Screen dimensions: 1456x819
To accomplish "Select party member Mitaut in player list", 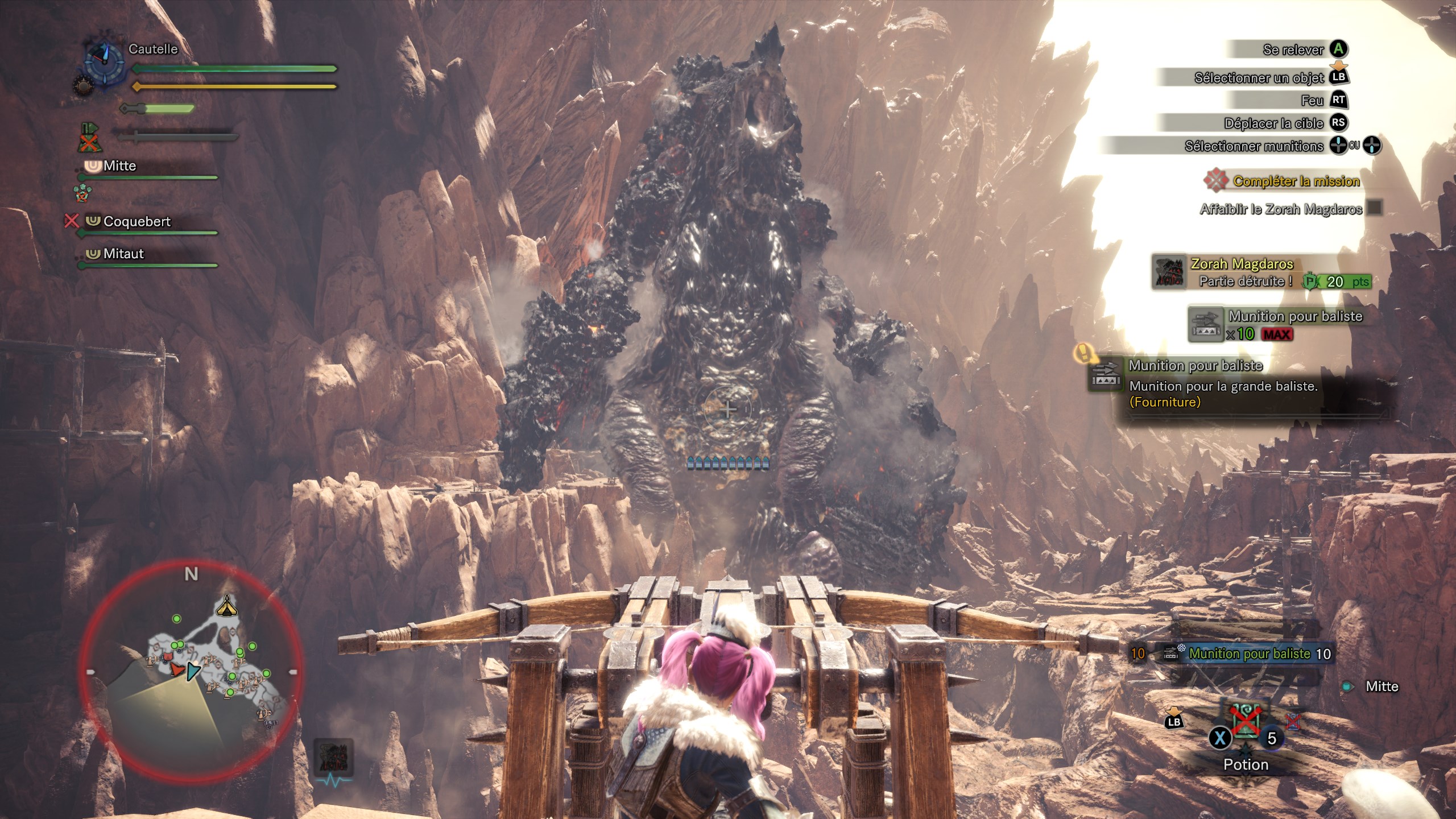I will [x=123, y=254].
